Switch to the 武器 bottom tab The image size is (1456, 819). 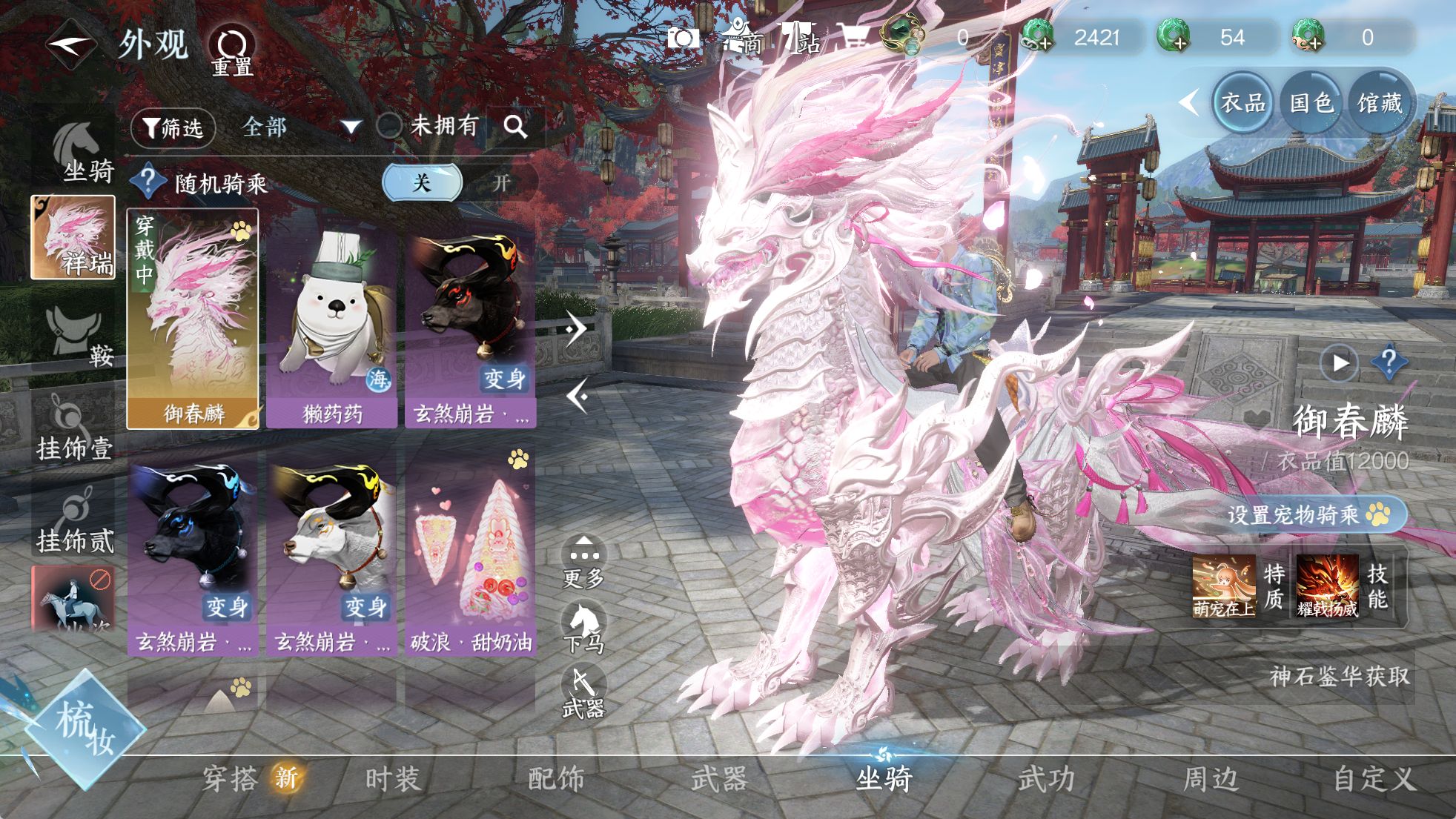coord(718,779)
